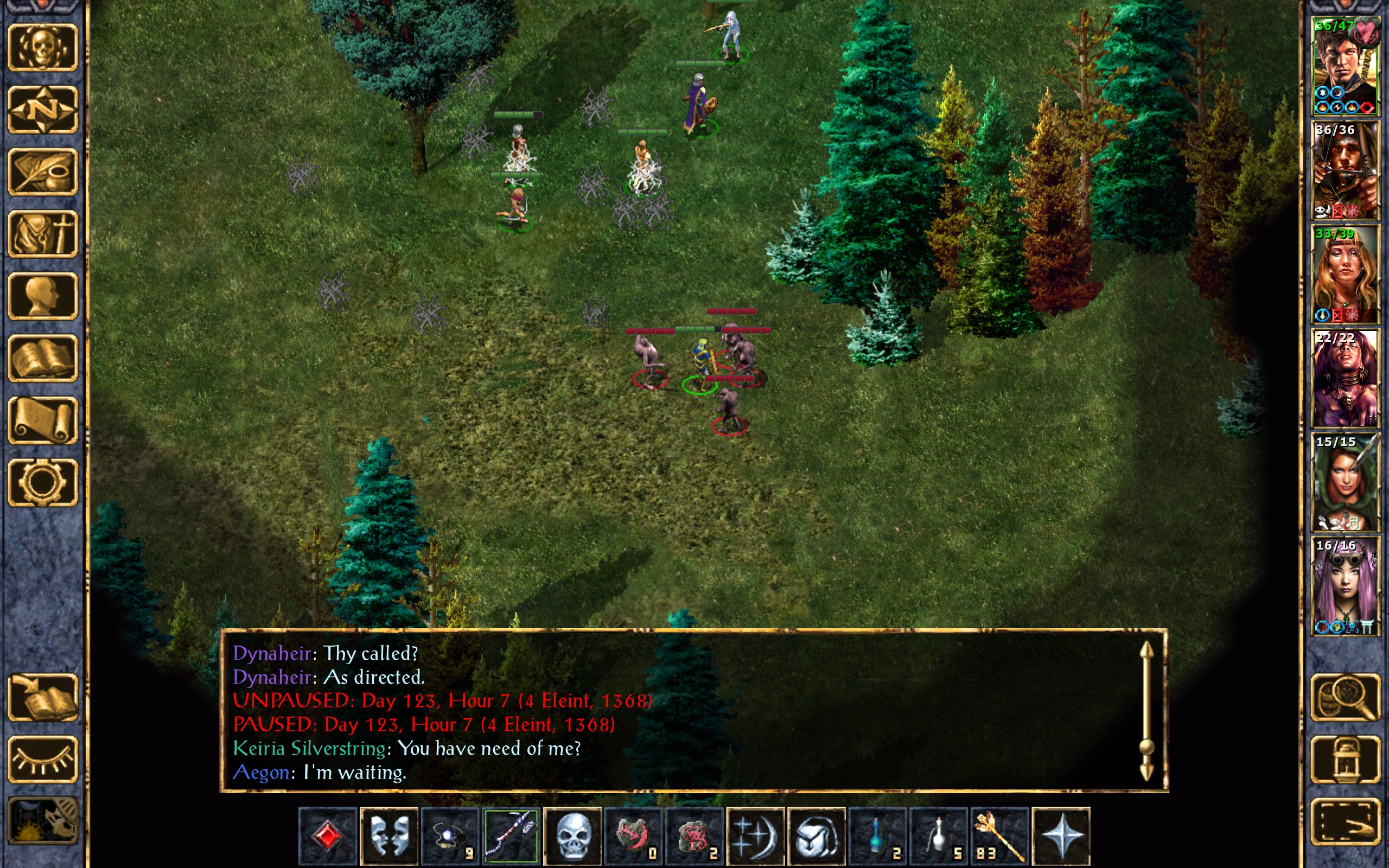
Task: Toggle party AI with the lantern button
Action: tap(1345, 759)
